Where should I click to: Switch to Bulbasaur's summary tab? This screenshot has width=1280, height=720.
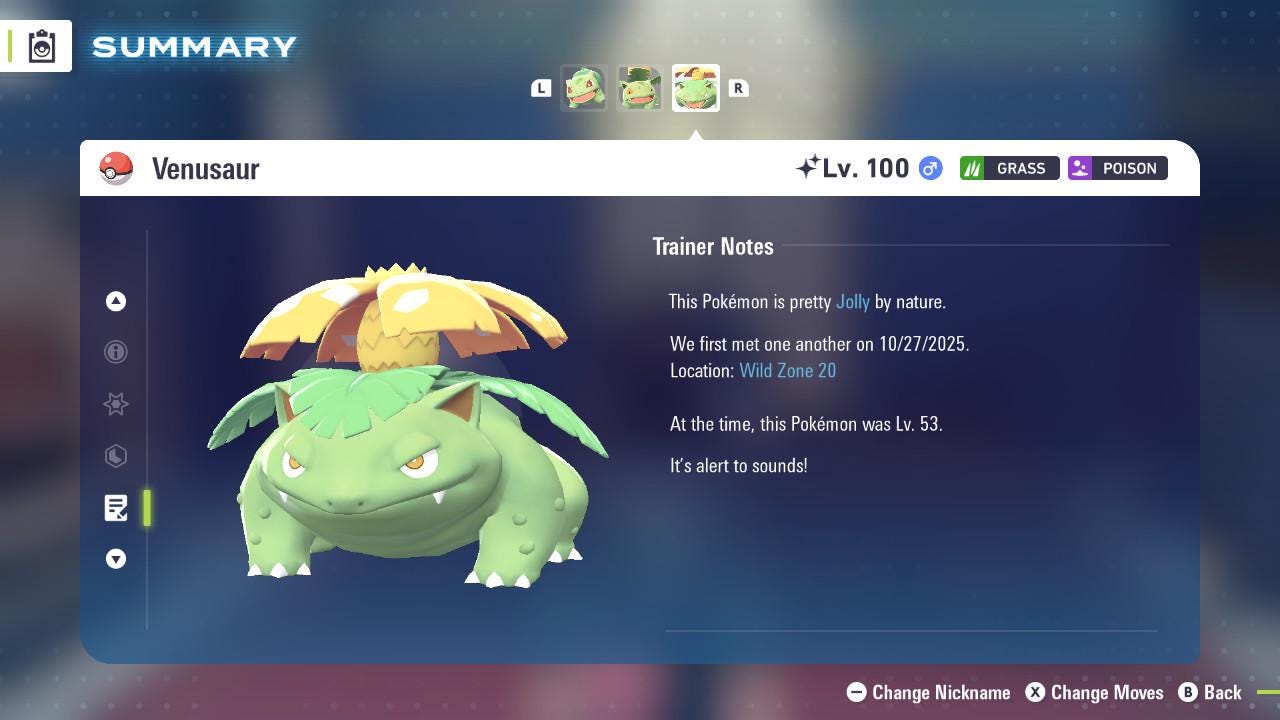pos(585,87)
